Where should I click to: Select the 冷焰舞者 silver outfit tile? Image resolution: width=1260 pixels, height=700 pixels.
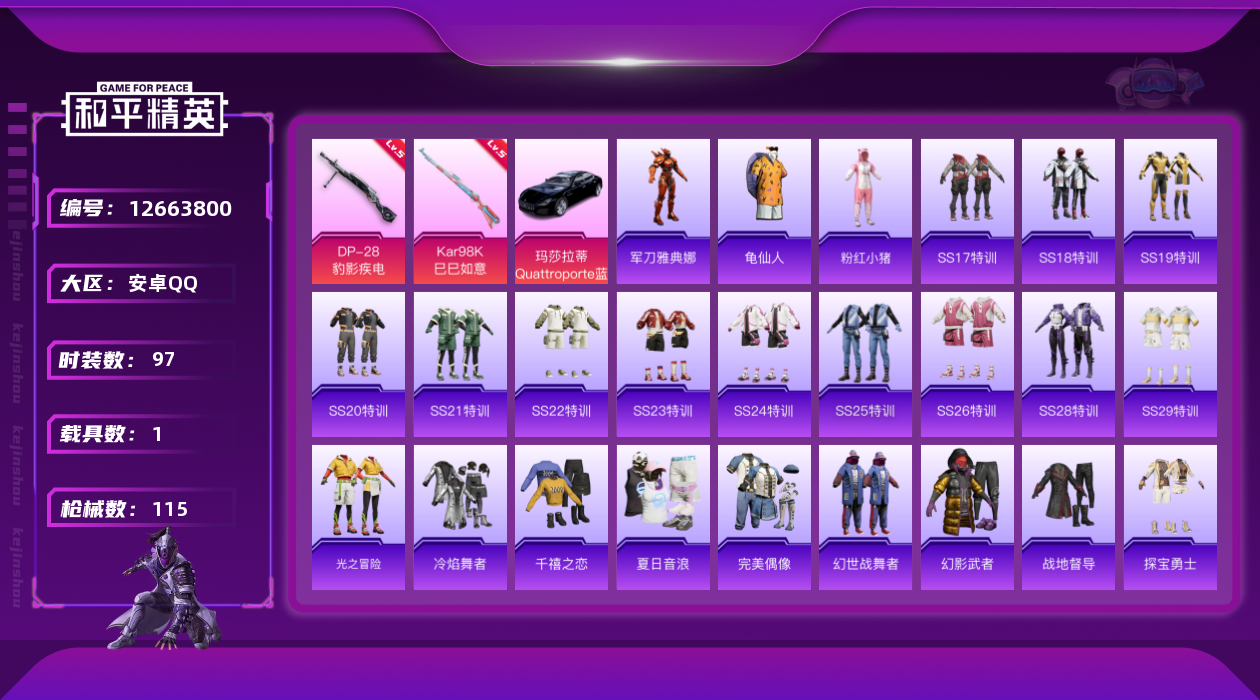coord(460,517)
